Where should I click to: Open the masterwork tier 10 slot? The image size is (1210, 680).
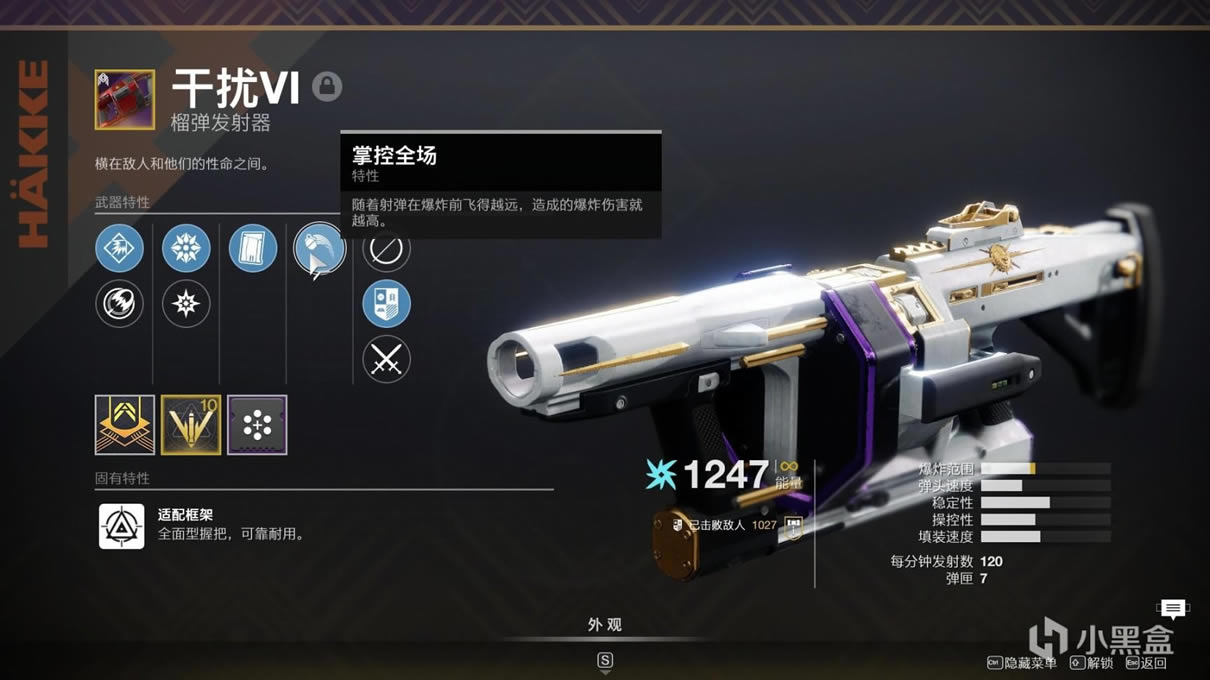pyautogui.click(x=191, y=425)
